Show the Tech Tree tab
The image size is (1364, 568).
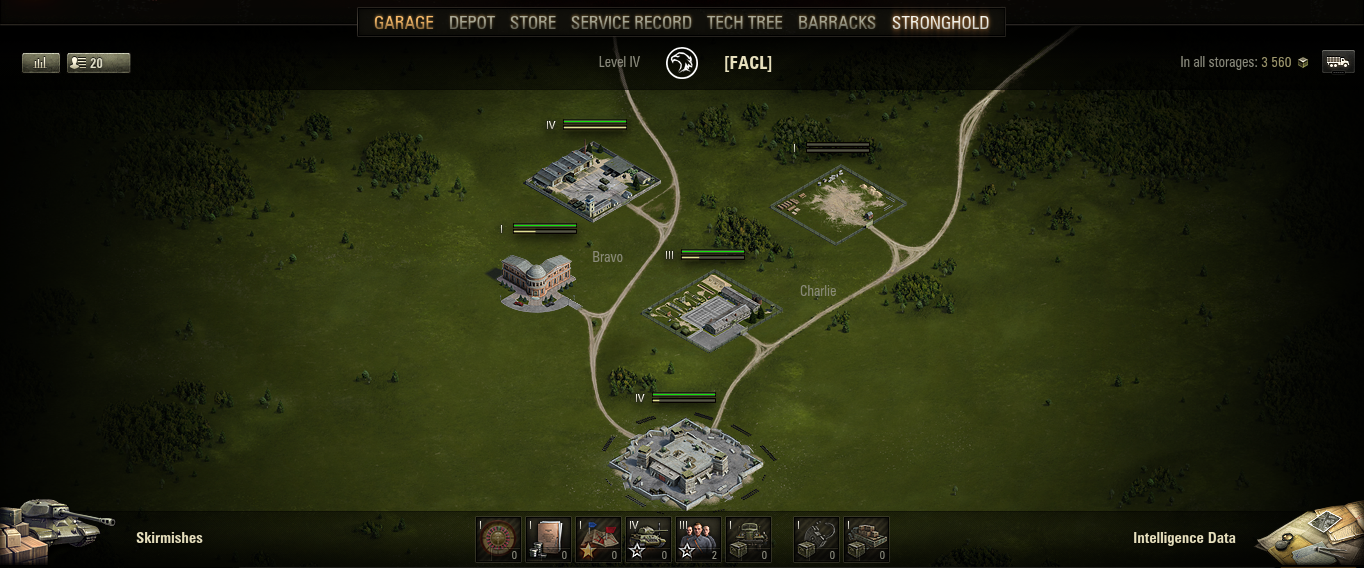744,22
